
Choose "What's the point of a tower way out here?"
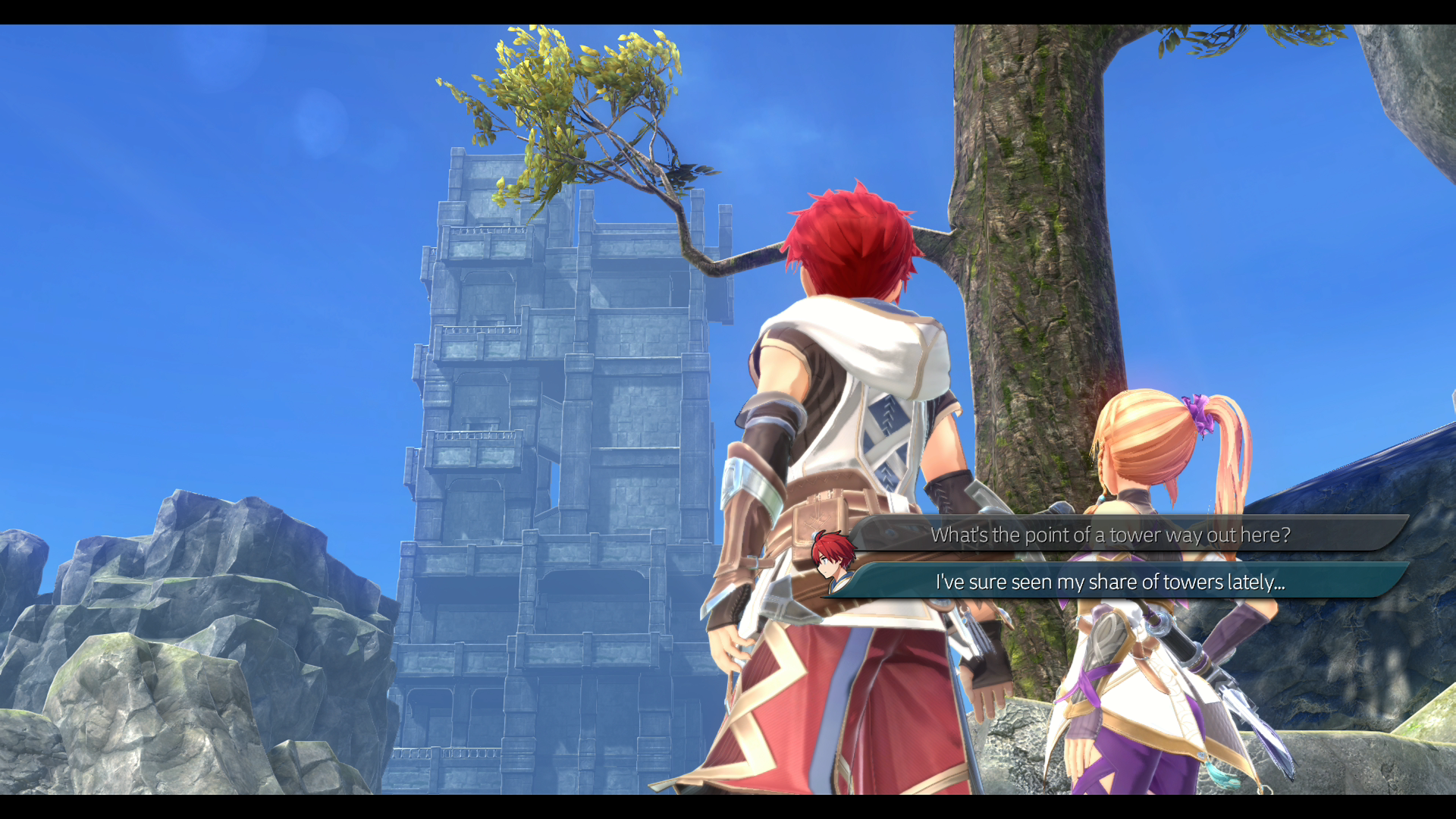(1109, 535)
